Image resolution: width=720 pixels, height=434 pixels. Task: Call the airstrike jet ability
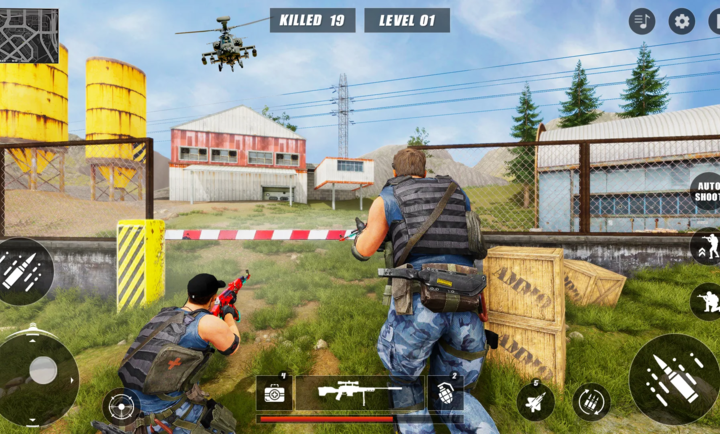click(535, 401)
